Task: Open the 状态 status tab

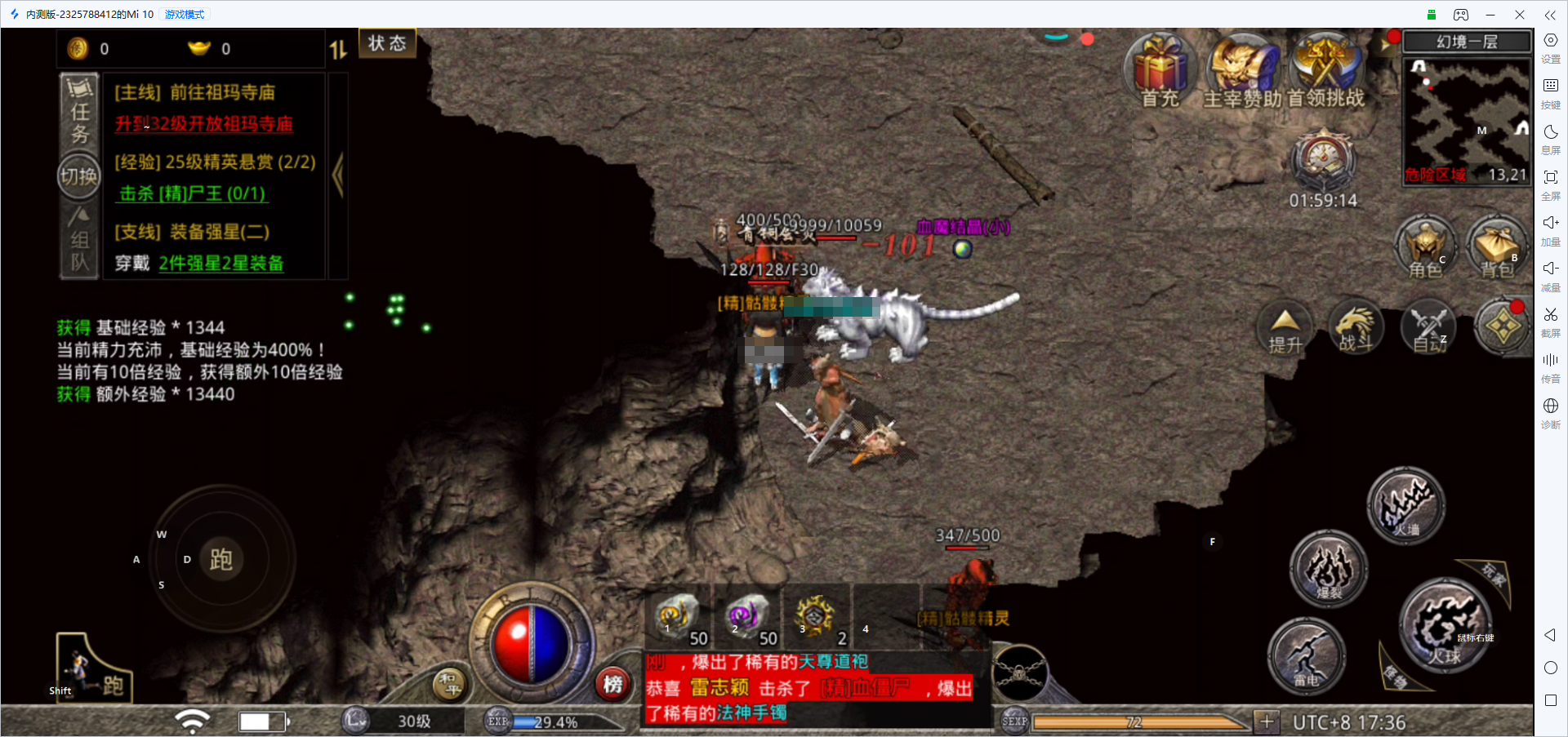Action: 387,43
